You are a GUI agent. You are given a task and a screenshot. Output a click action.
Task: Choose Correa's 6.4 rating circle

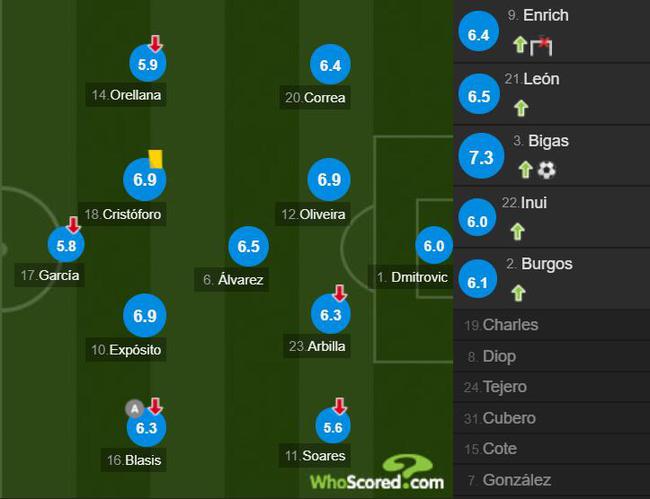point(331,66)
